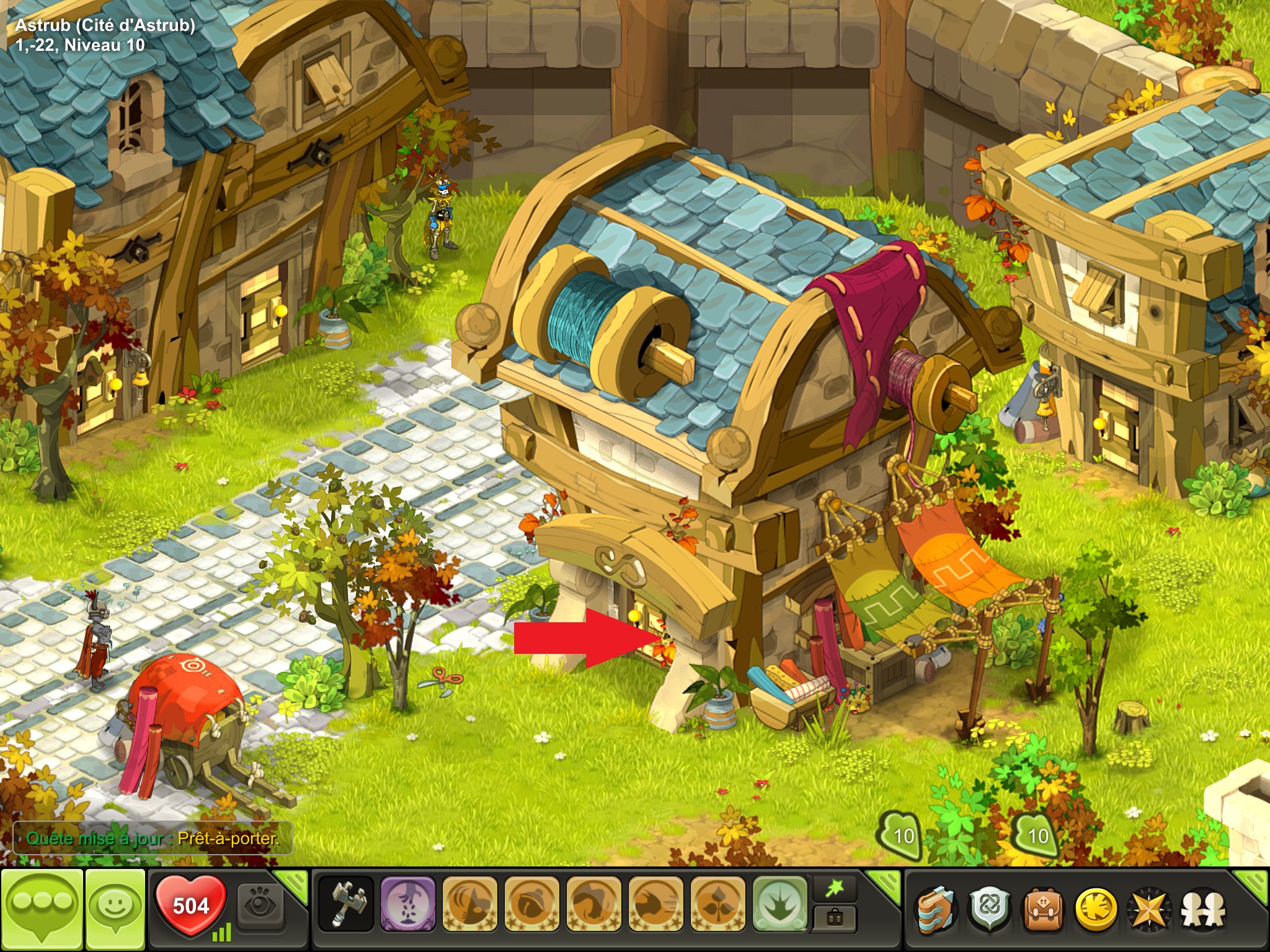Select the hammer weapon slot
Viewport: 1270px width, 952px height.
click(345, 904)
